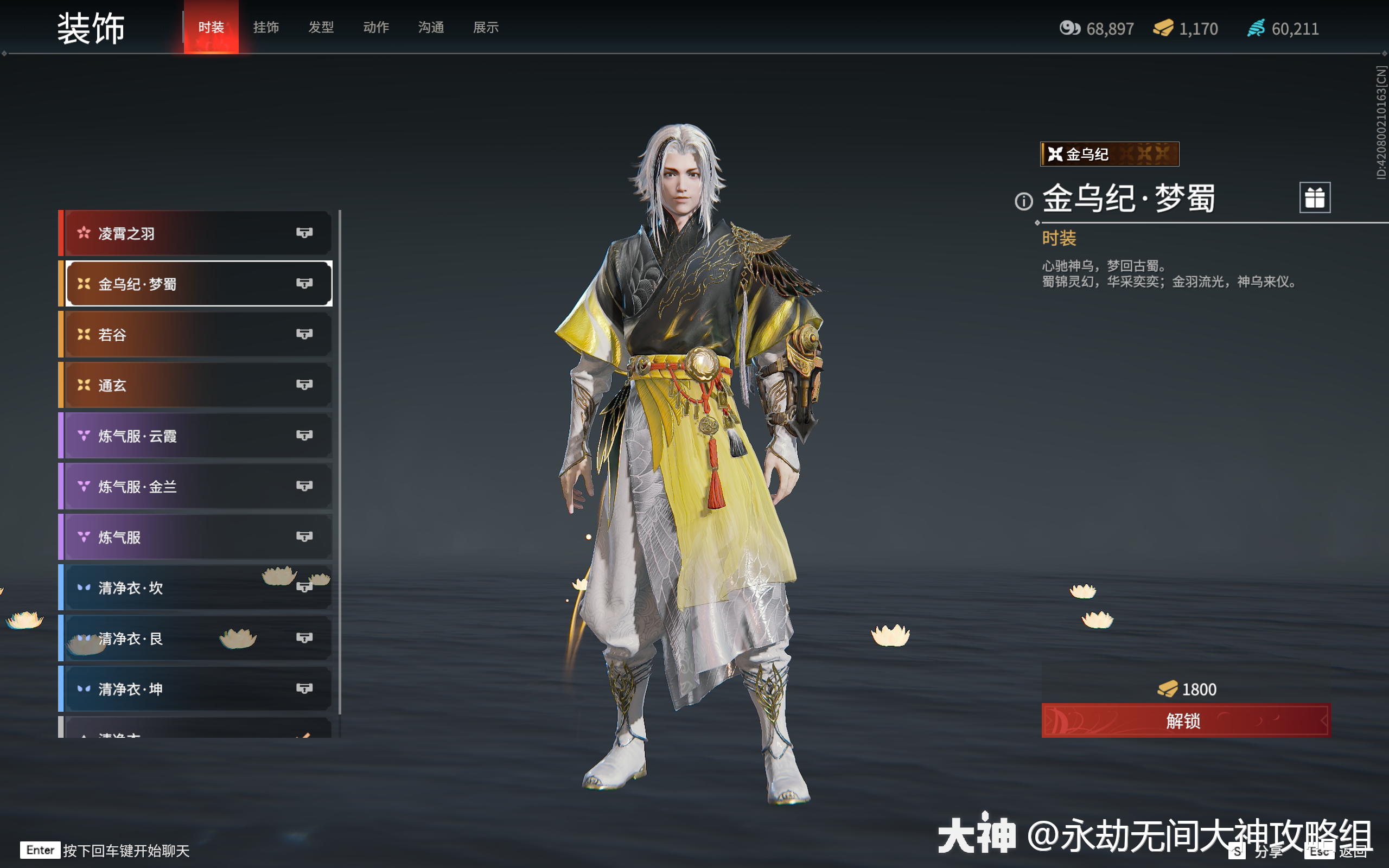The width and height of the screenshot is (1389, 868).
Task: Open the gift icon beside 金乌纪·梦蜀 title
Action: point(1316,197)
